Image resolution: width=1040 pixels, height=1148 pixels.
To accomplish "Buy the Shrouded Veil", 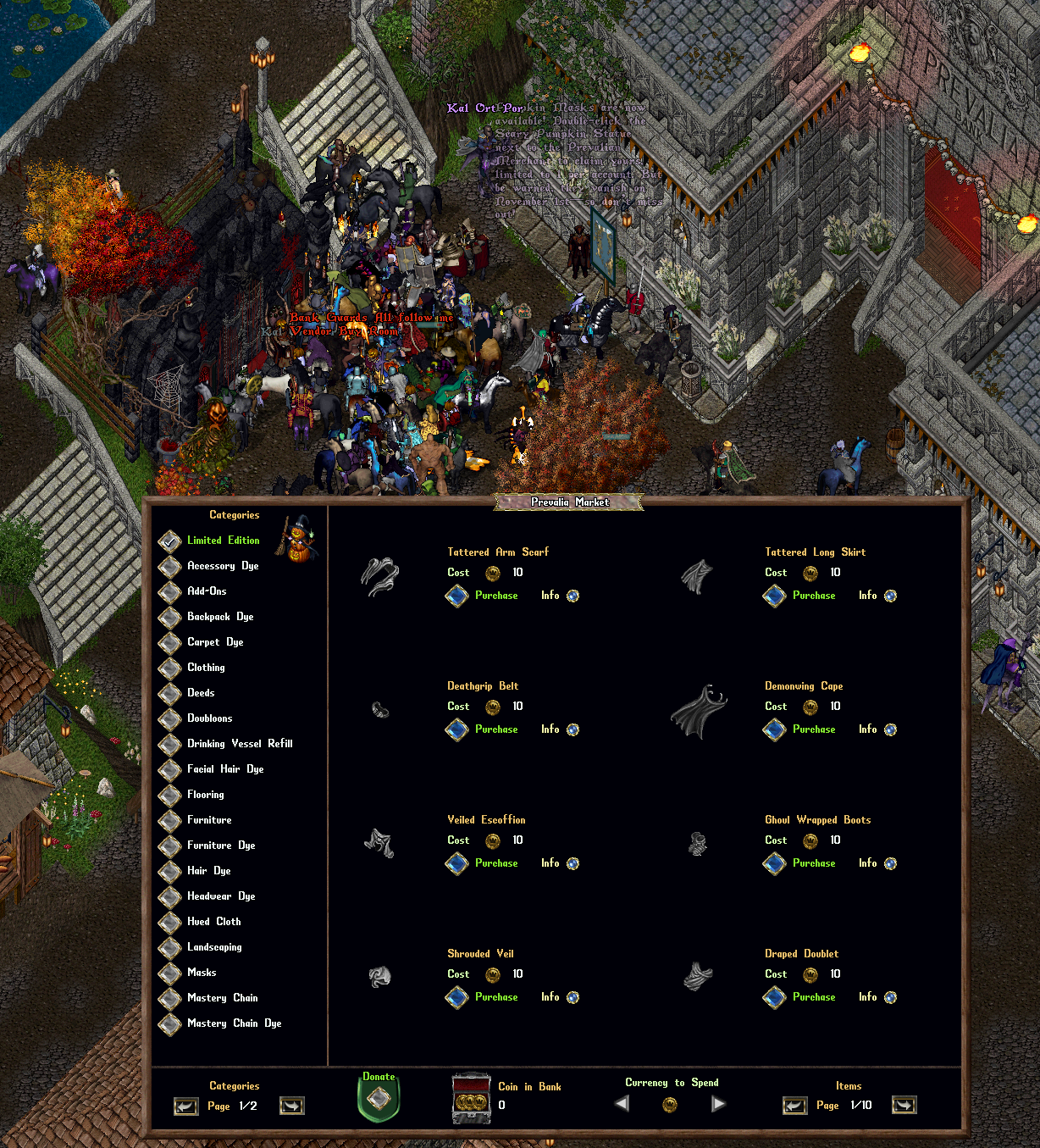I will click(457, 997).
